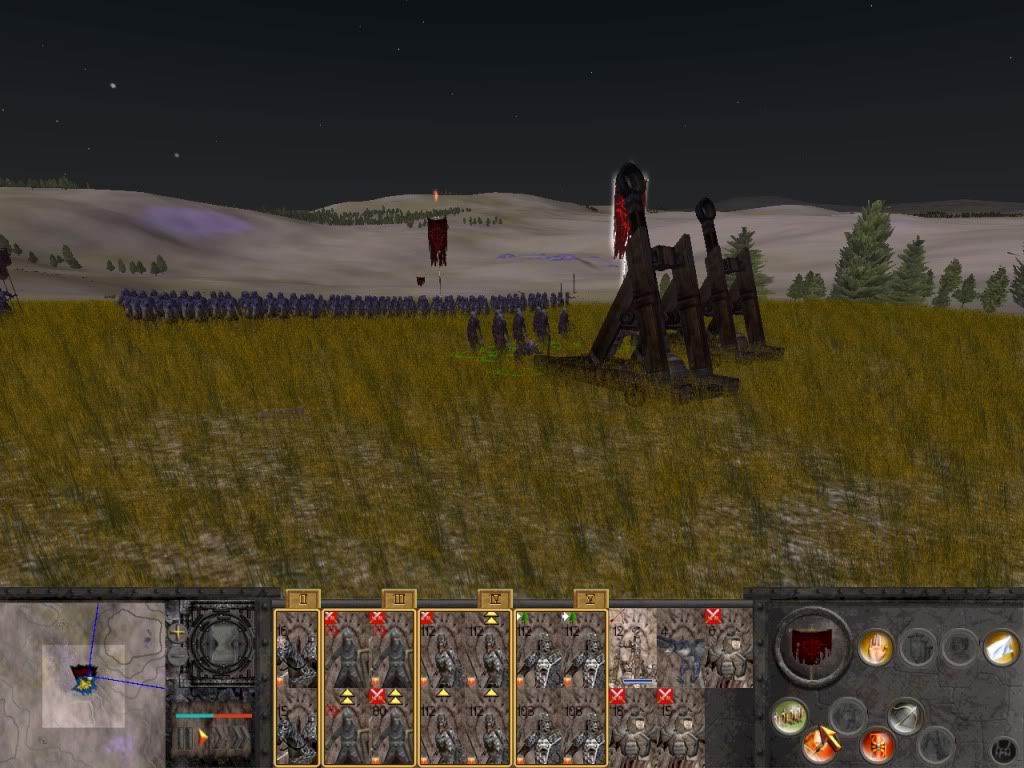Viewport: 1024px width, 768px height.
Task: Select unit group I tab
Action: pos(302,599)
